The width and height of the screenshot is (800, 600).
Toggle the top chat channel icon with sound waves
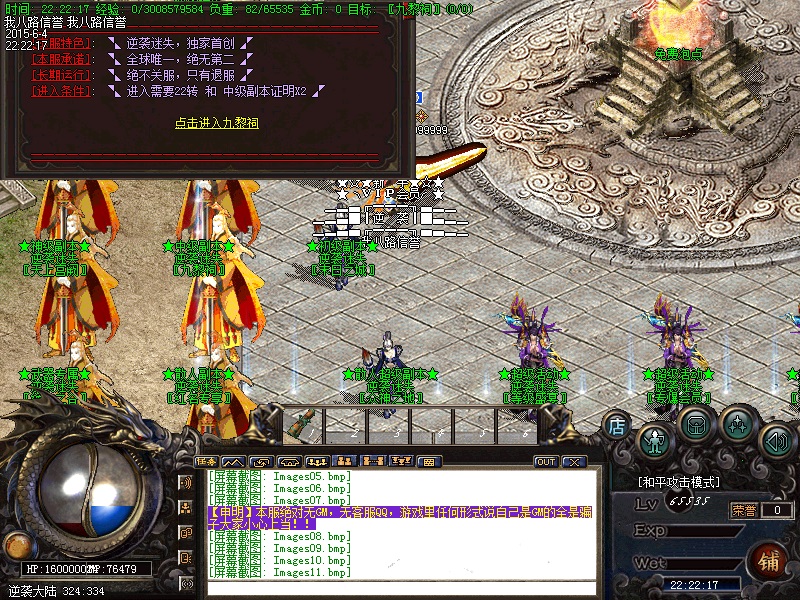click(187, 482)
